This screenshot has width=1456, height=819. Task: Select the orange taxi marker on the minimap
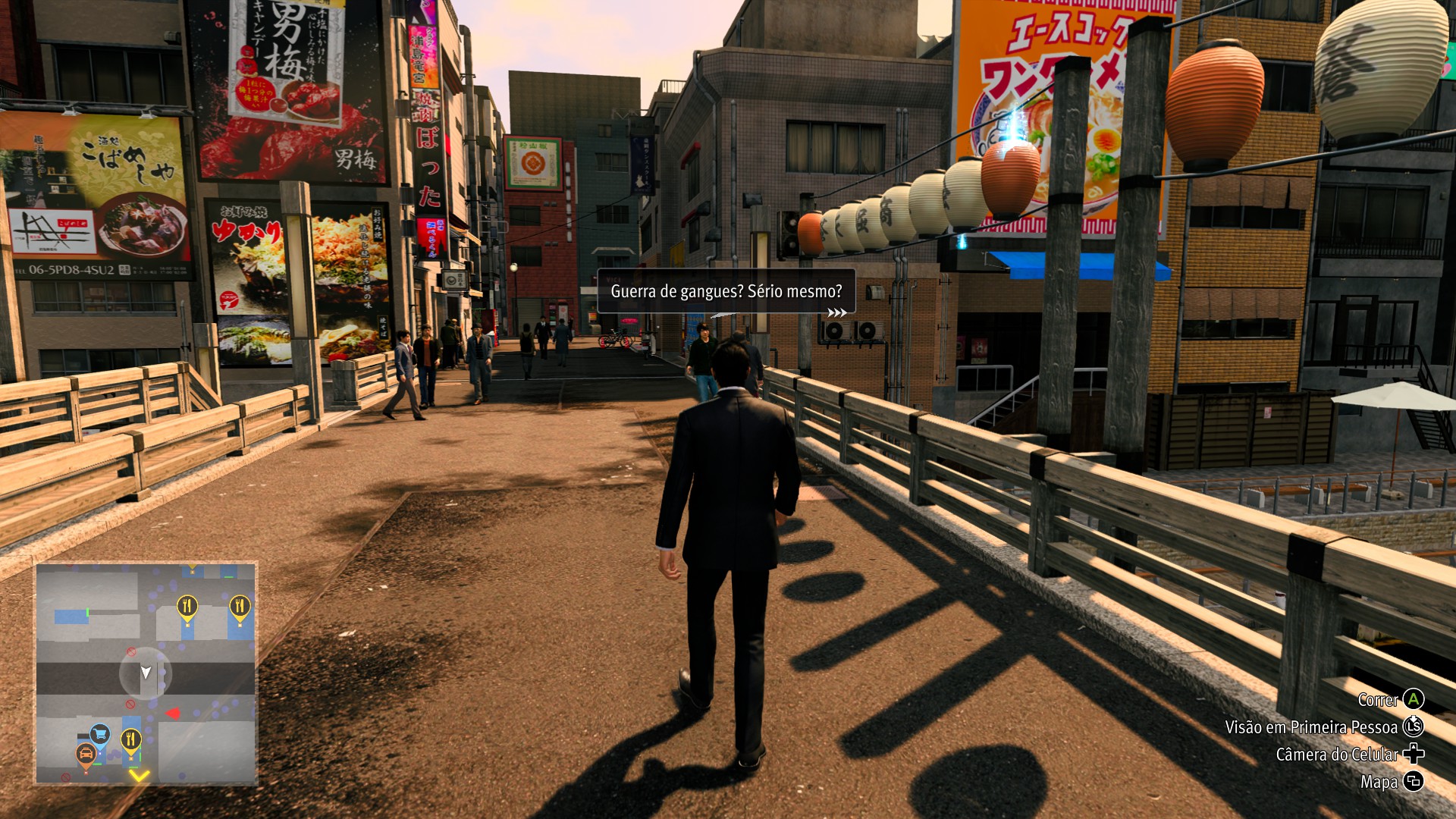(86, 755)
